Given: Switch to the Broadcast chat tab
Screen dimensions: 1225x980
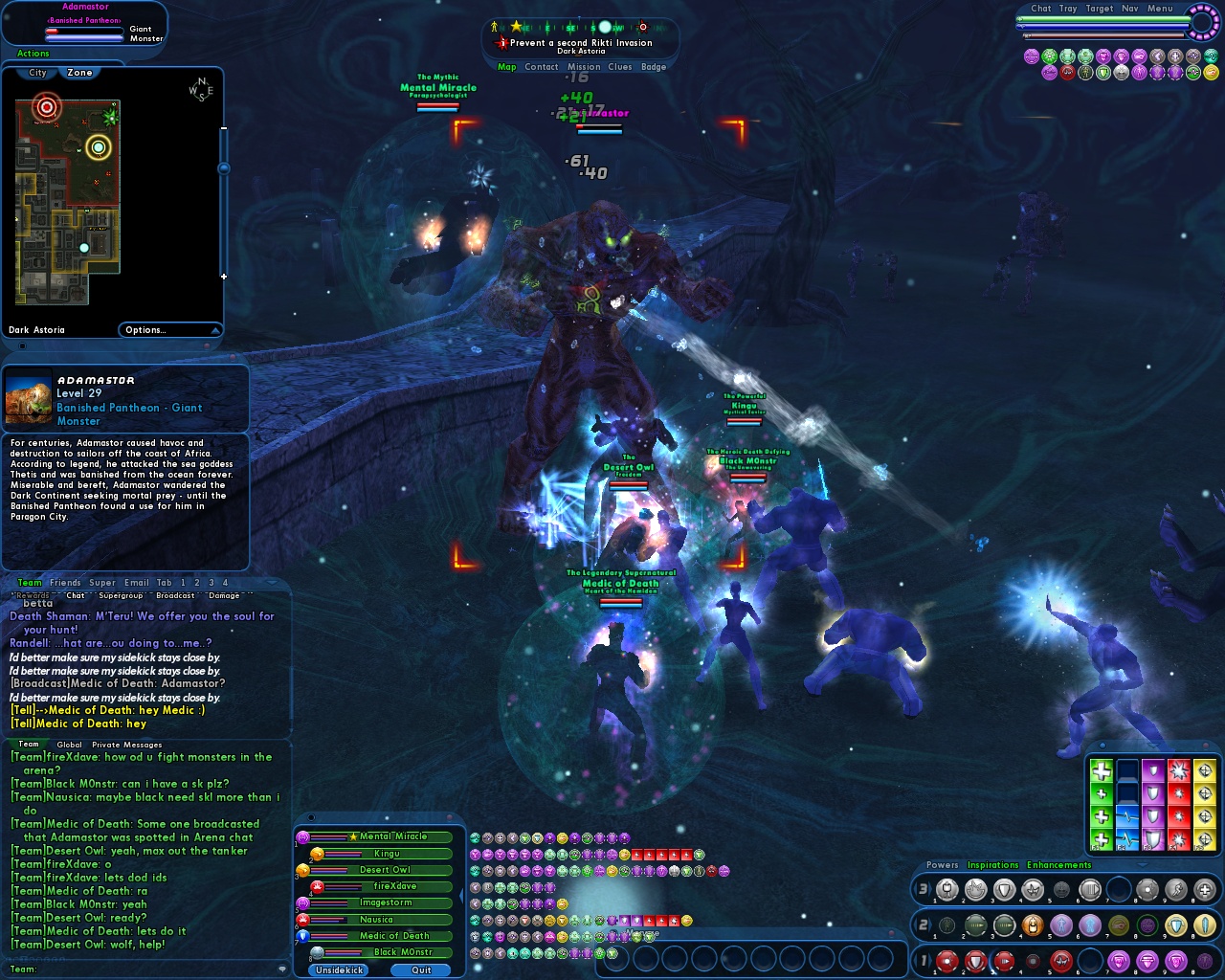Looking at the screenshot, I should (175, 595).
